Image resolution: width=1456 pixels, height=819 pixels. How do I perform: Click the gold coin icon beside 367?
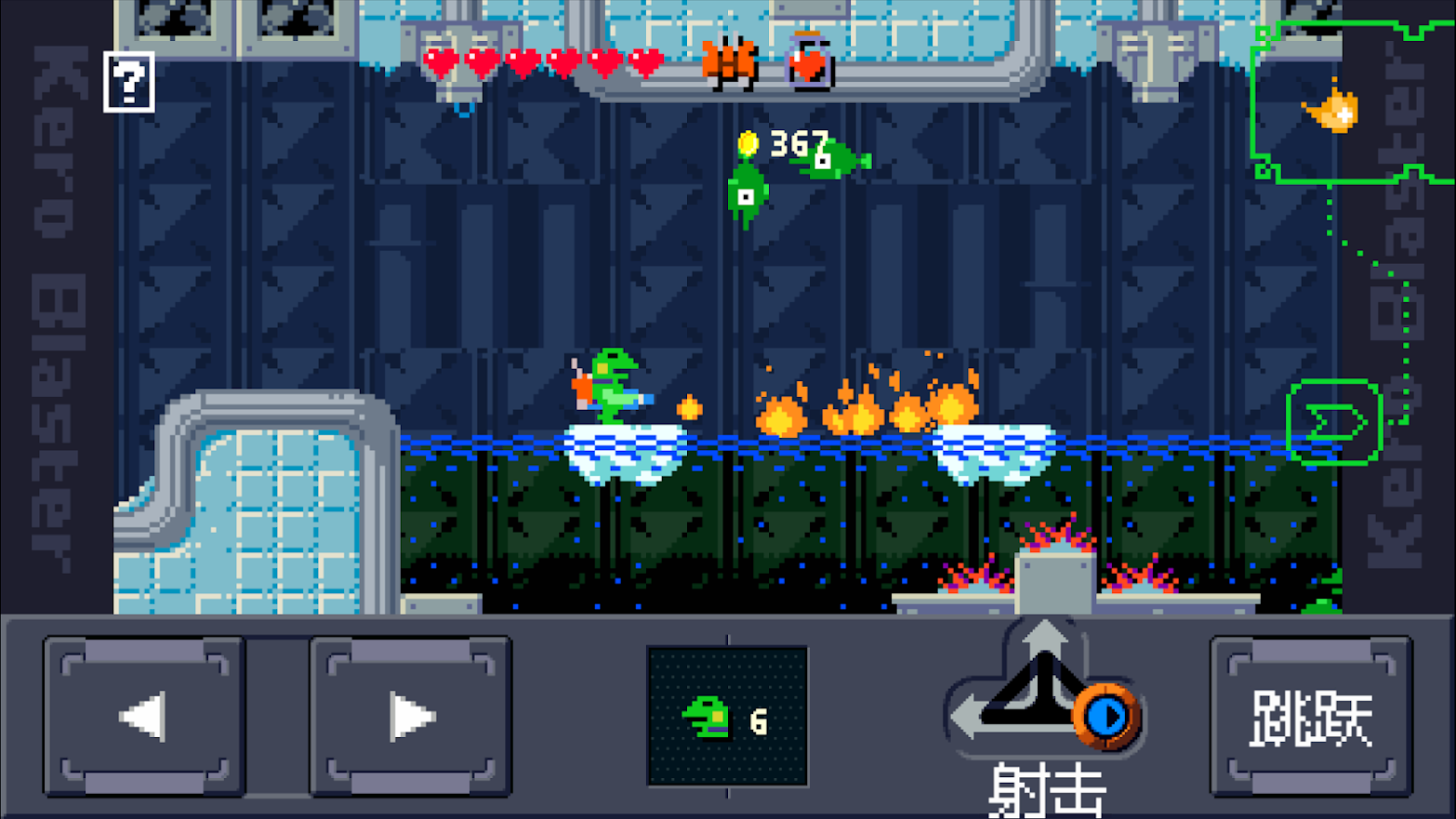(x=748, y=142)
